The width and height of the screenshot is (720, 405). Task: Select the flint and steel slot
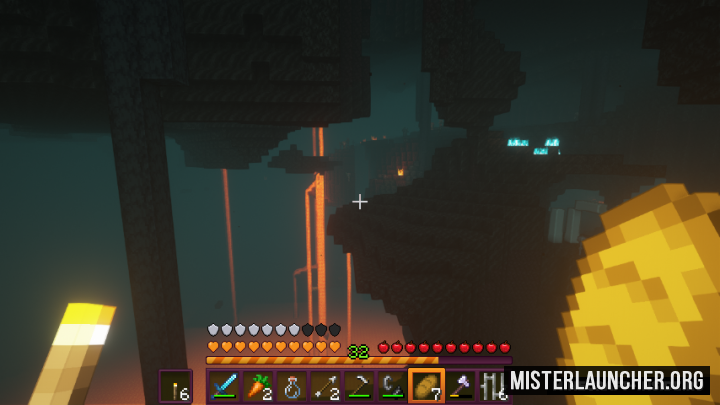click(393, 386)
